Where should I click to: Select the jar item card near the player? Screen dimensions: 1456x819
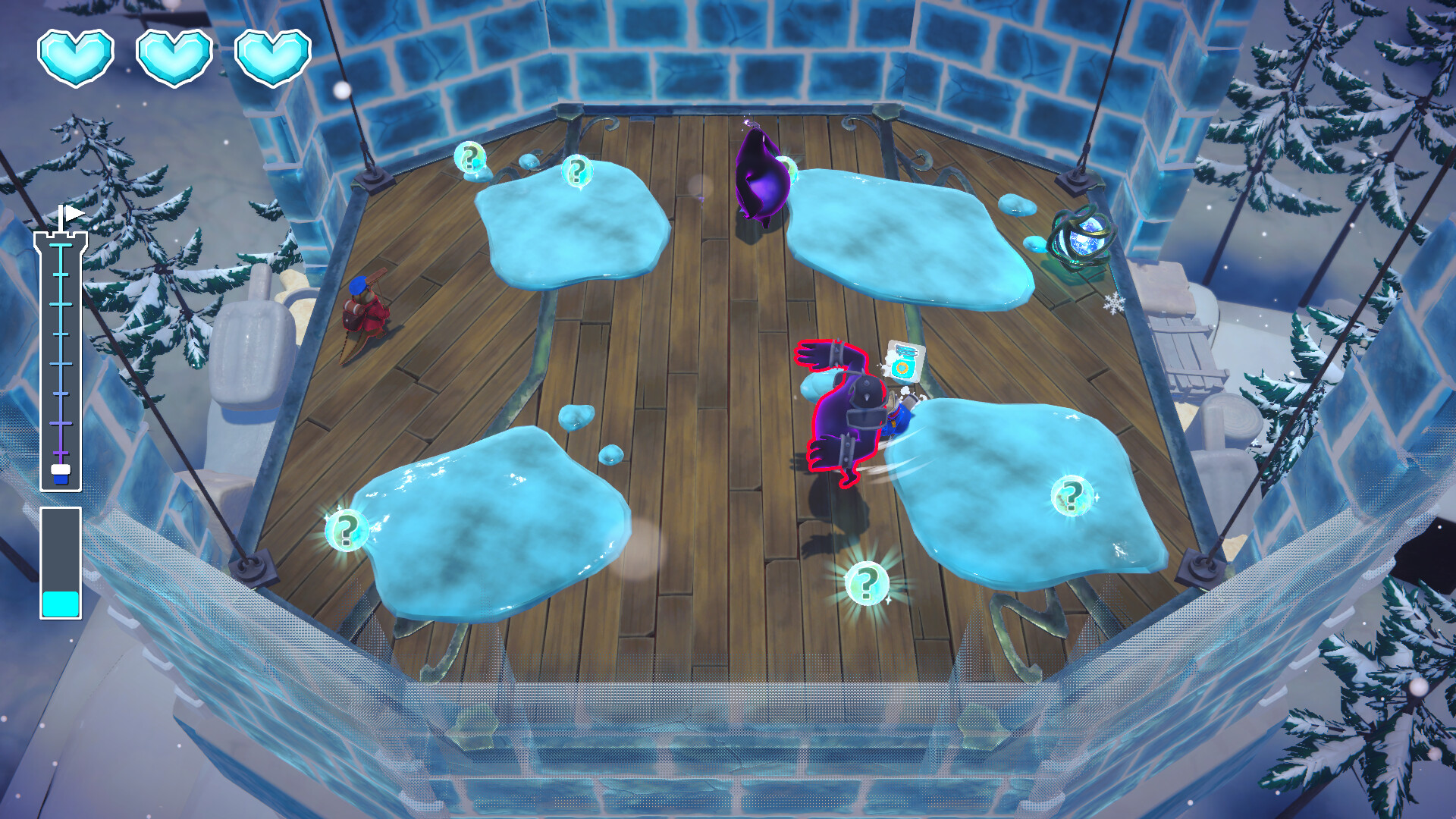(x=902, y=363)
